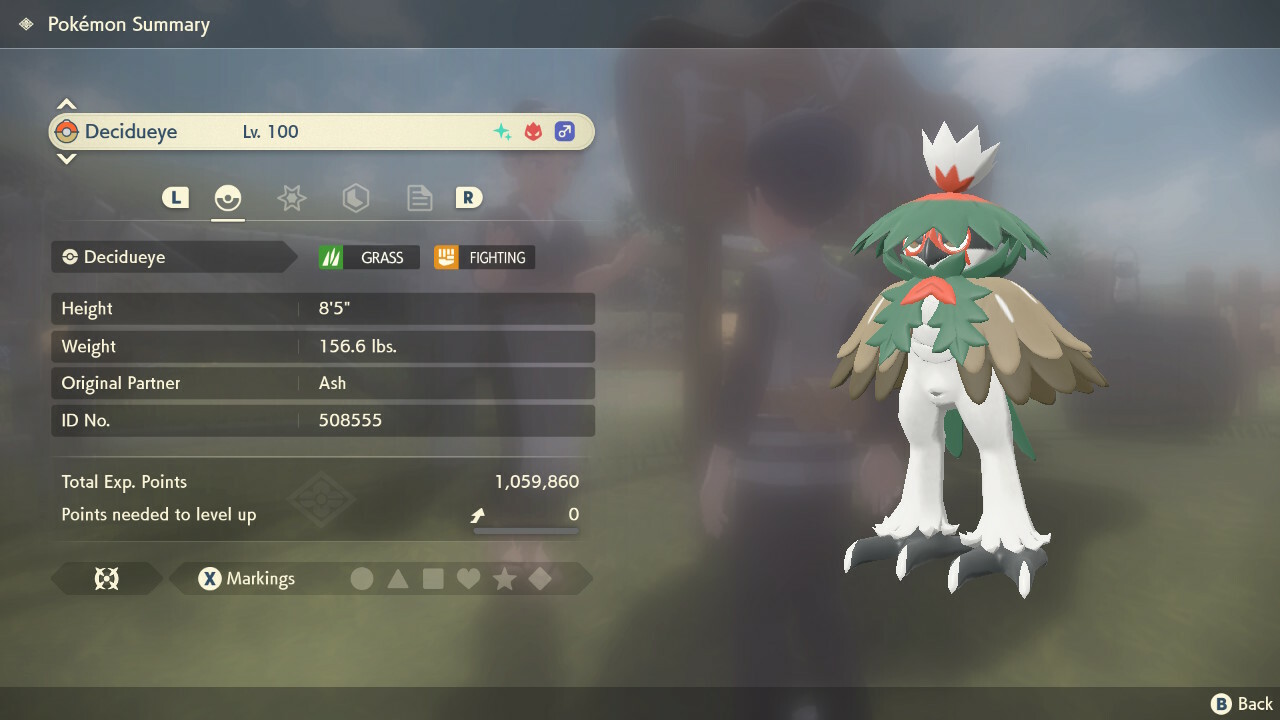Viewport: 1280px width, 720px height.
Task: Open the moves tab with the star icon
Action: coord(291,198)
